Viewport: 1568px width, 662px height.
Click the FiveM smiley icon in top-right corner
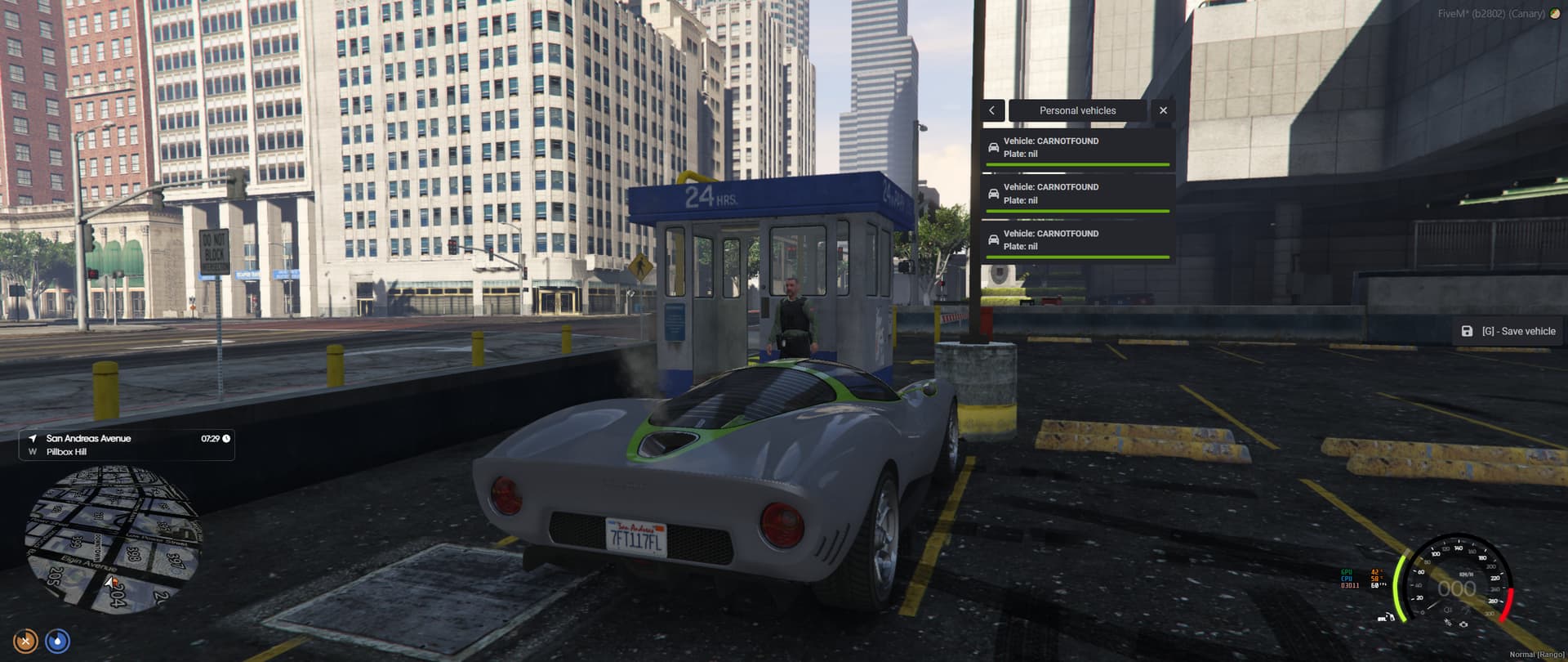pyautogui.click(x=1554, y=13)
